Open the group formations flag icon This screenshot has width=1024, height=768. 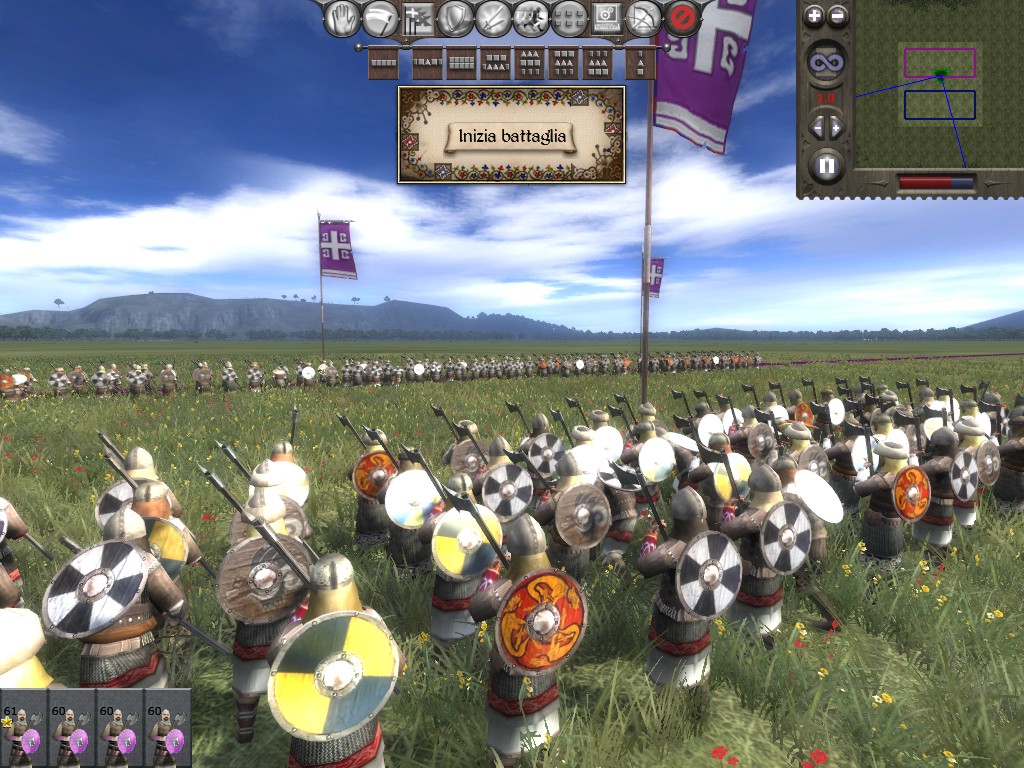tap(418, 18)
